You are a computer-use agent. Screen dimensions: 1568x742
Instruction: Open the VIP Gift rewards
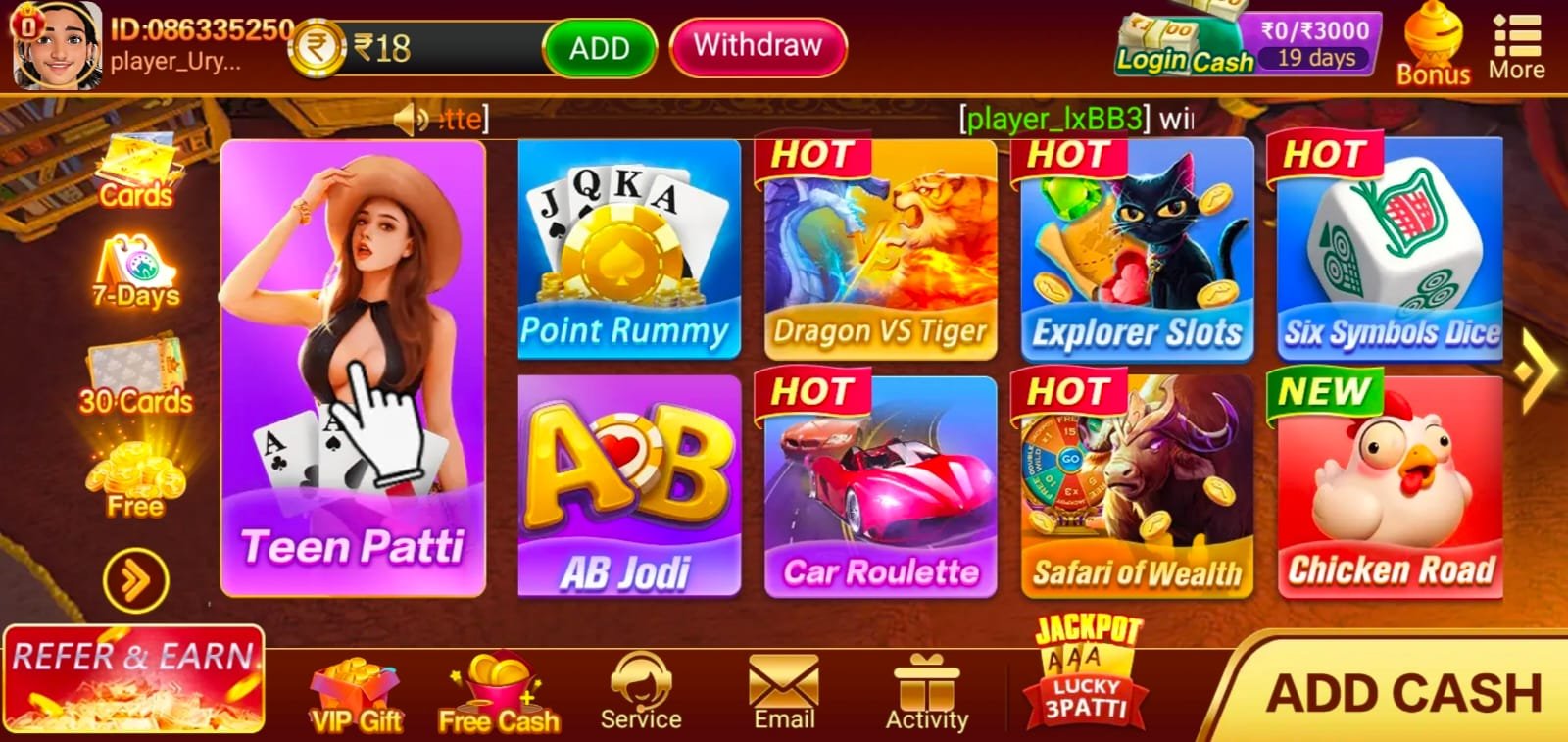tap(355, 691)
